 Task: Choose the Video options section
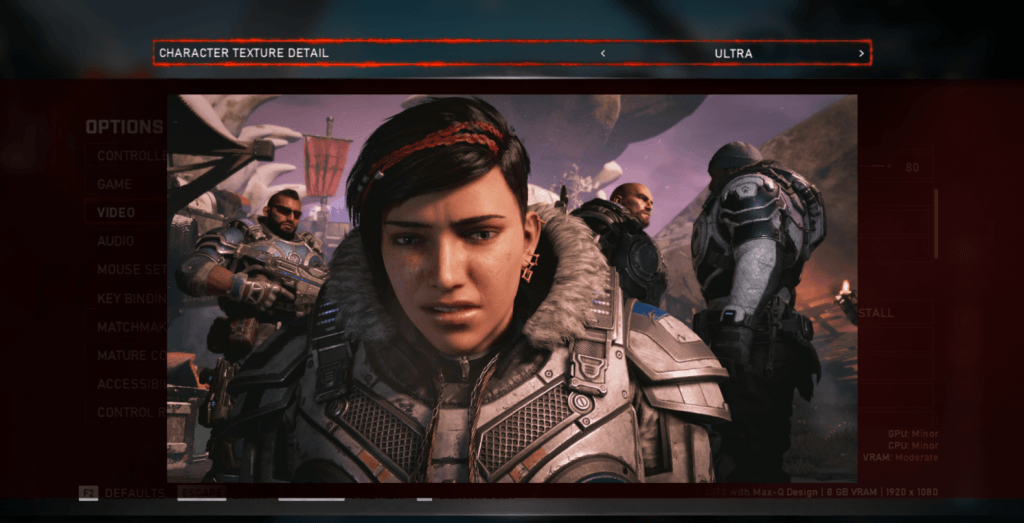pyautogui.click(x=117, y=213)
